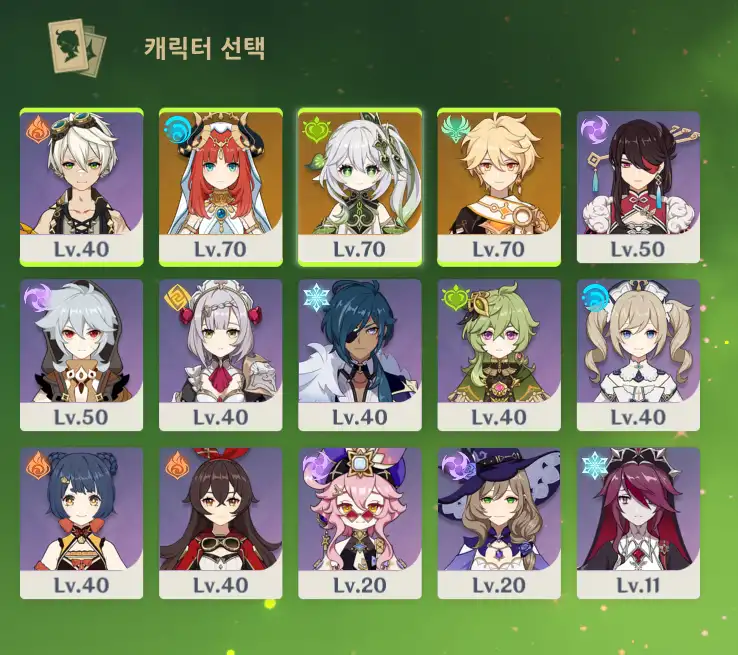Select Razor, the gray-haired Electro character
Screen dimensions: 738x655
point(81,355)
